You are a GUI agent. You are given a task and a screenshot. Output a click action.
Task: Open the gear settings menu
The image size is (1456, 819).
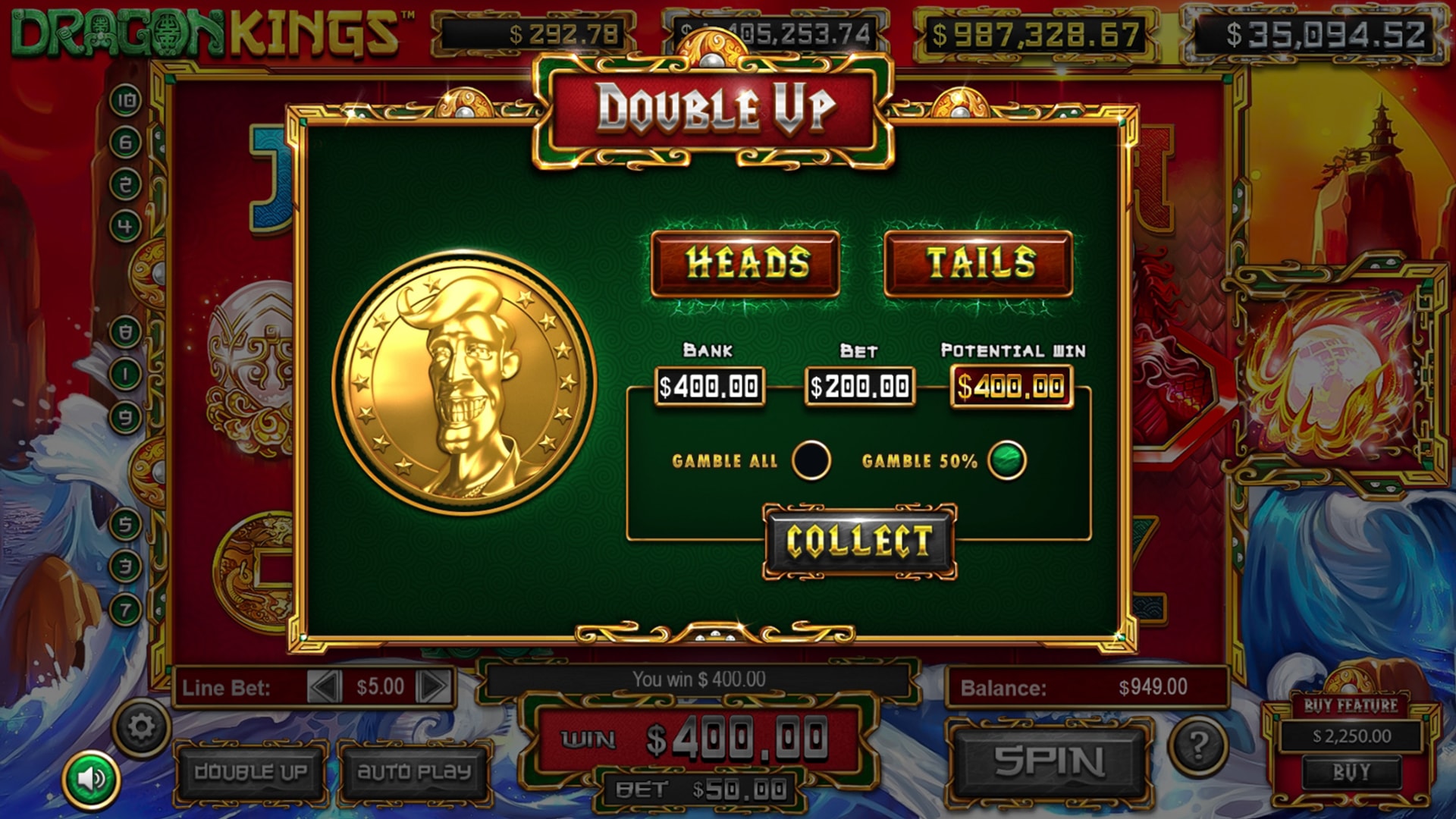[x=141, y=728]
